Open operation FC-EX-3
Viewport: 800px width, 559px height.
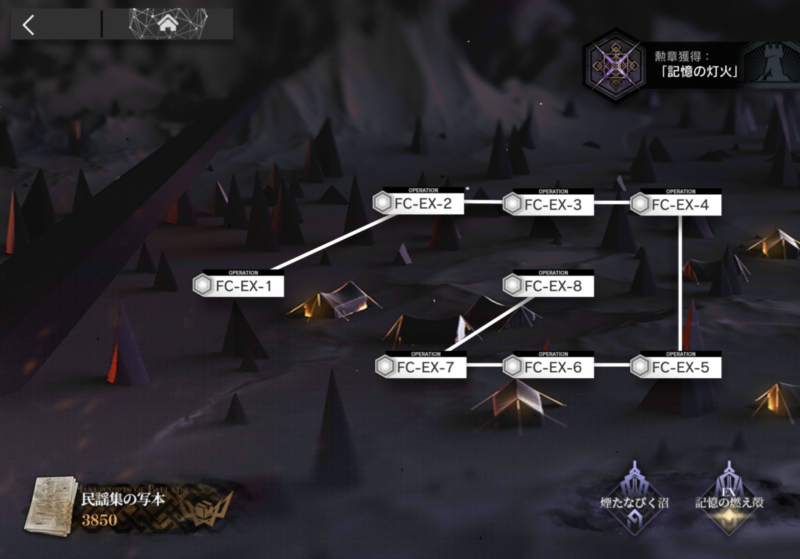(548, 205)
